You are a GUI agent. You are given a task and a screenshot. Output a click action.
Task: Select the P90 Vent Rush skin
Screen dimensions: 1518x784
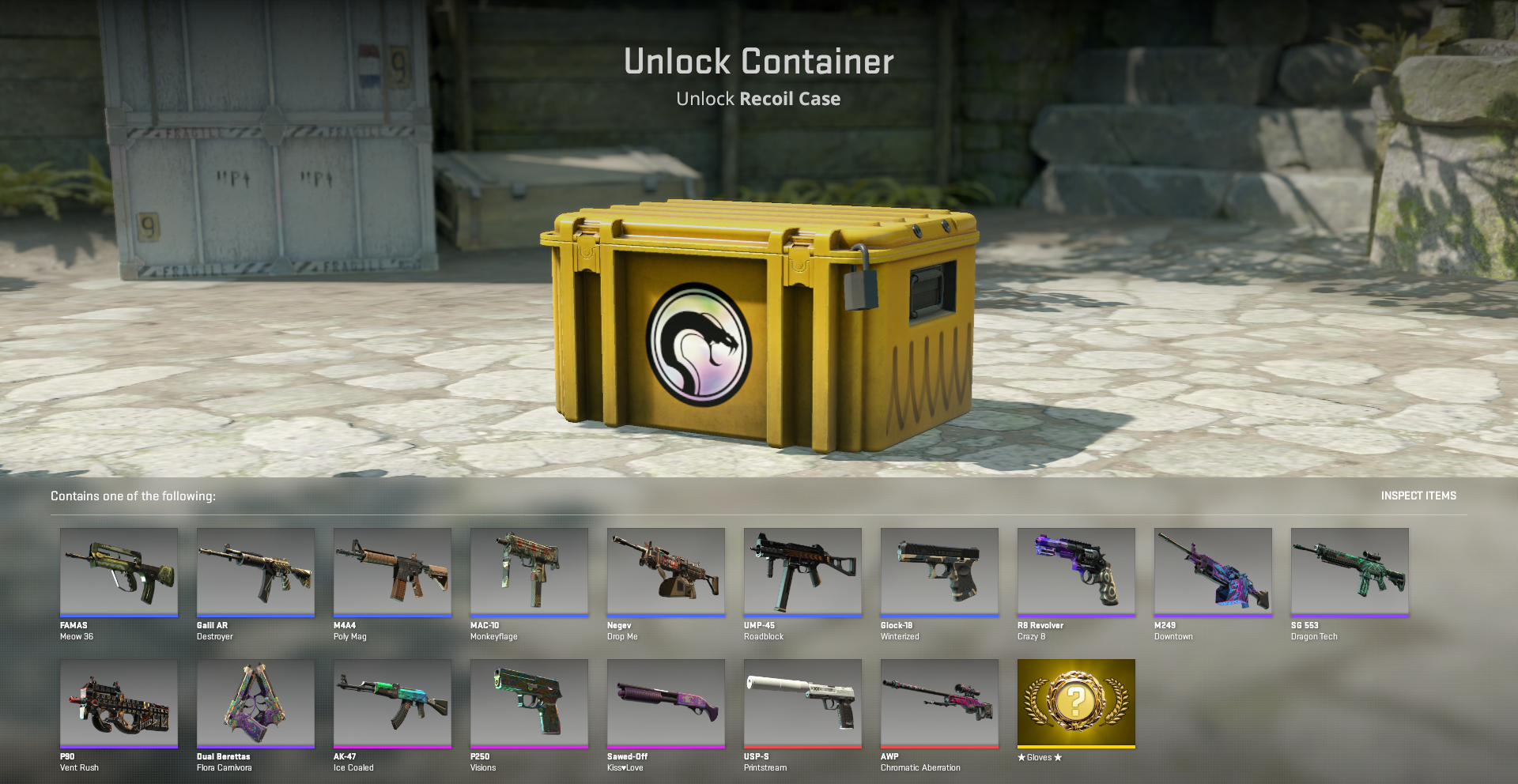tap(119, 703)
